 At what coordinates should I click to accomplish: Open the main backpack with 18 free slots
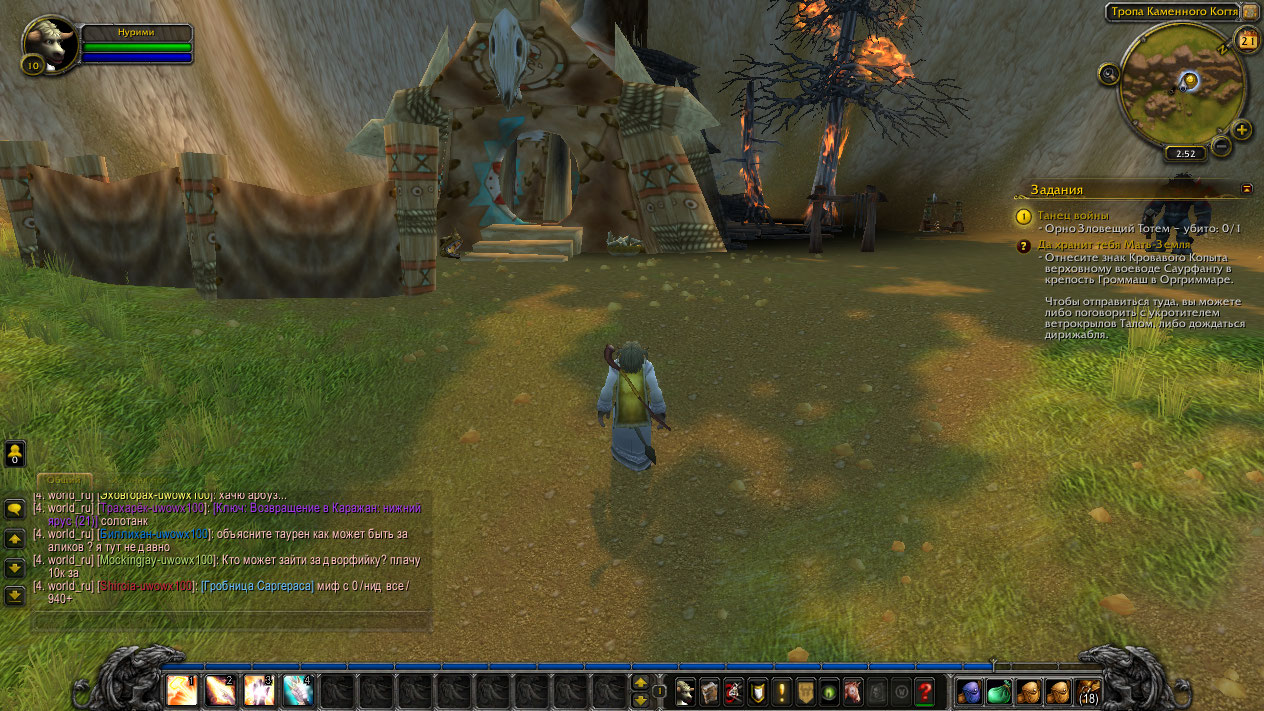(1088, 691)
